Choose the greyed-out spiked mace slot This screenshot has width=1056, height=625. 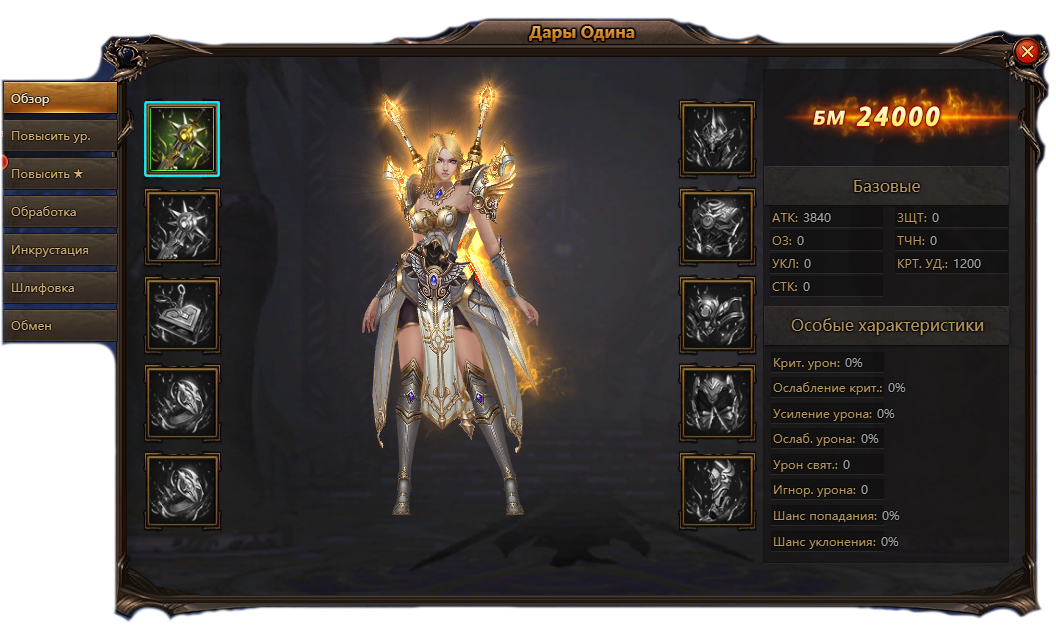(x=182, y=227)
